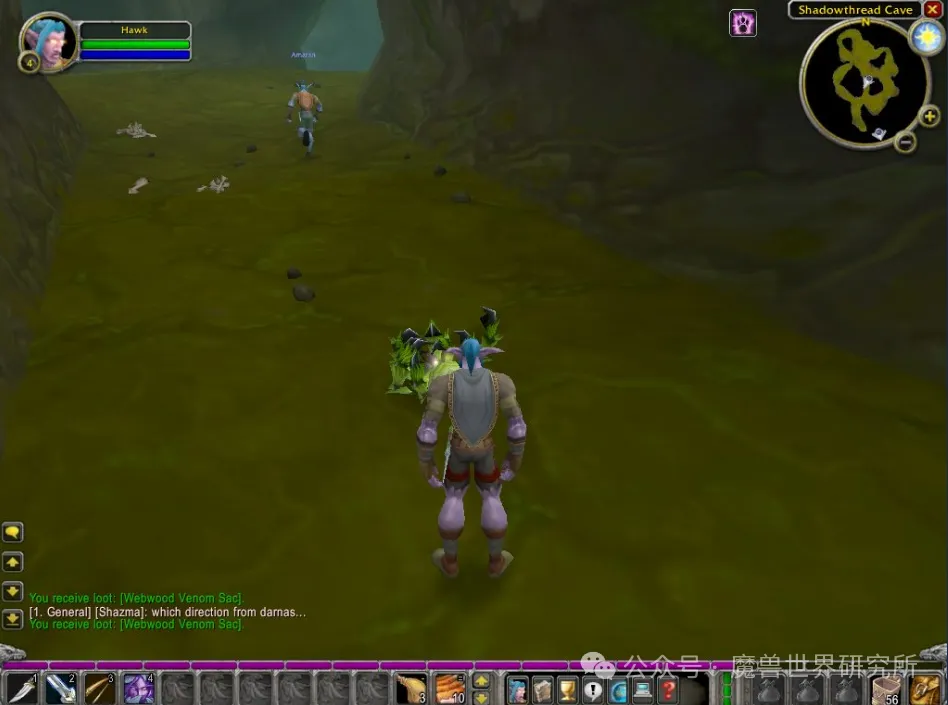Viewport: 948px width, 705px height.
Task: Close the minimap with the red X
Action: click(932, 10)
